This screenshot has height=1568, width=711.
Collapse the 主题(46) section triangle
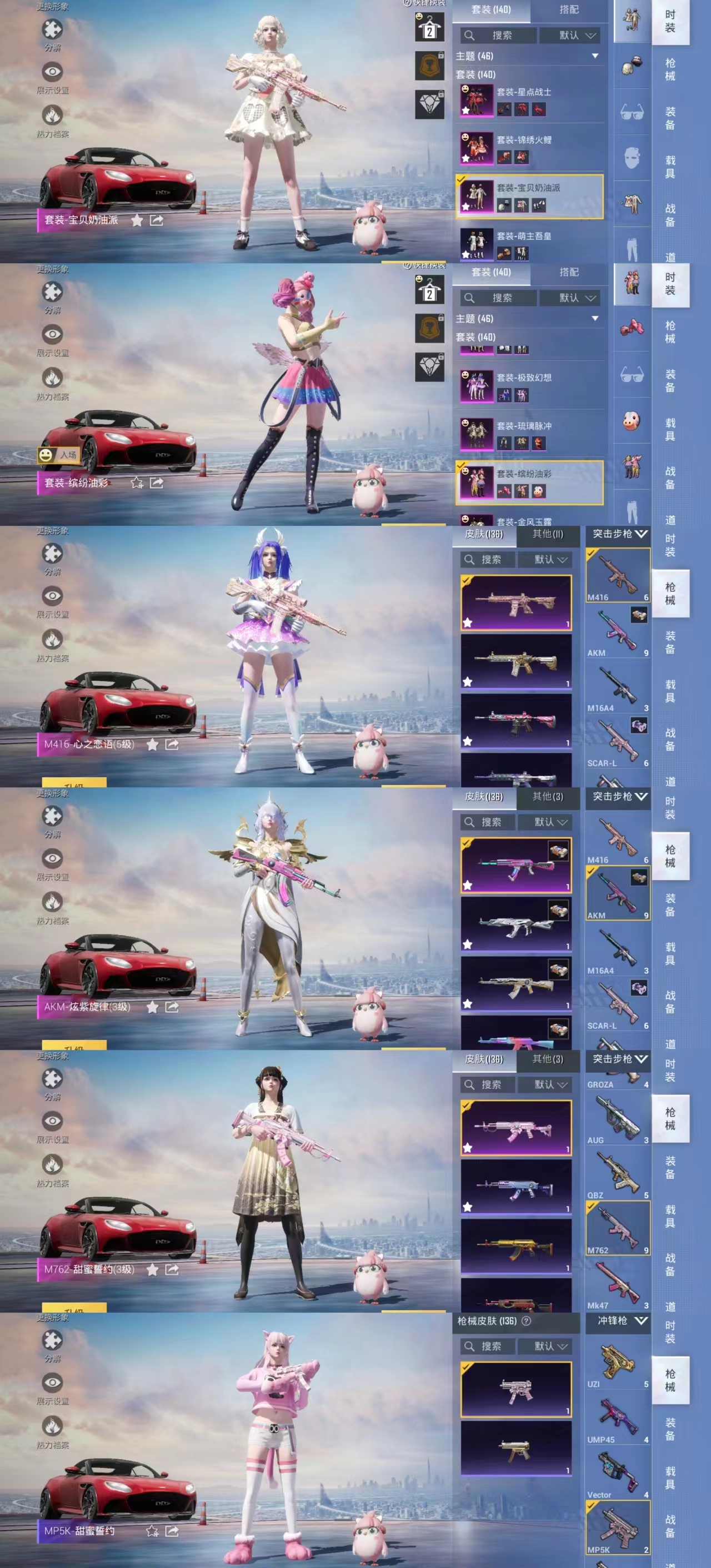pyautogui.click(x=595, y=56)
